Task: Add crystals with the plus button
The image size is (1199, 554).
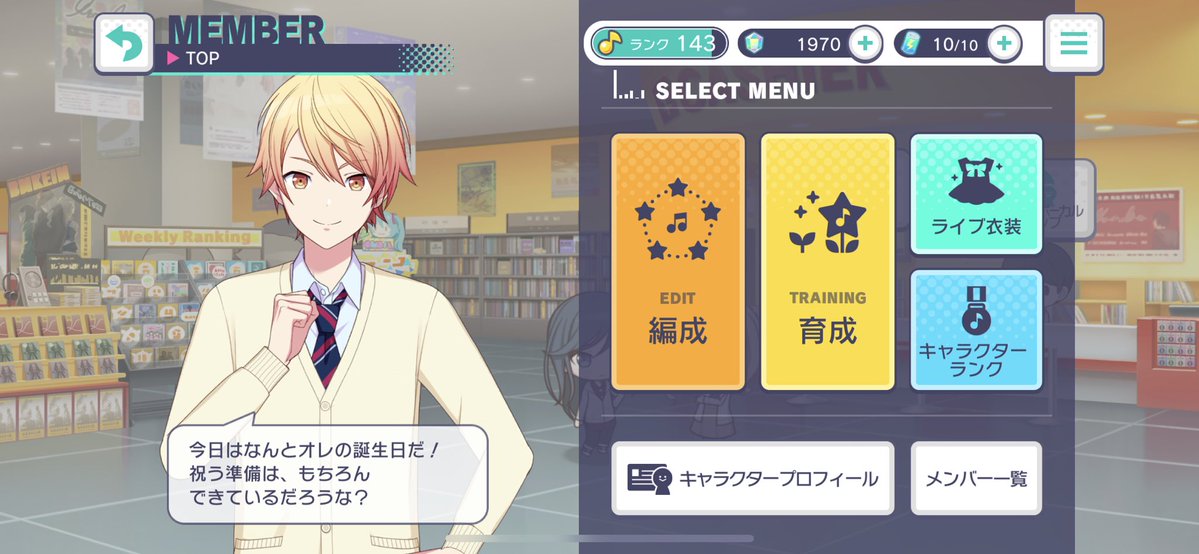Action: pos(864,43)
